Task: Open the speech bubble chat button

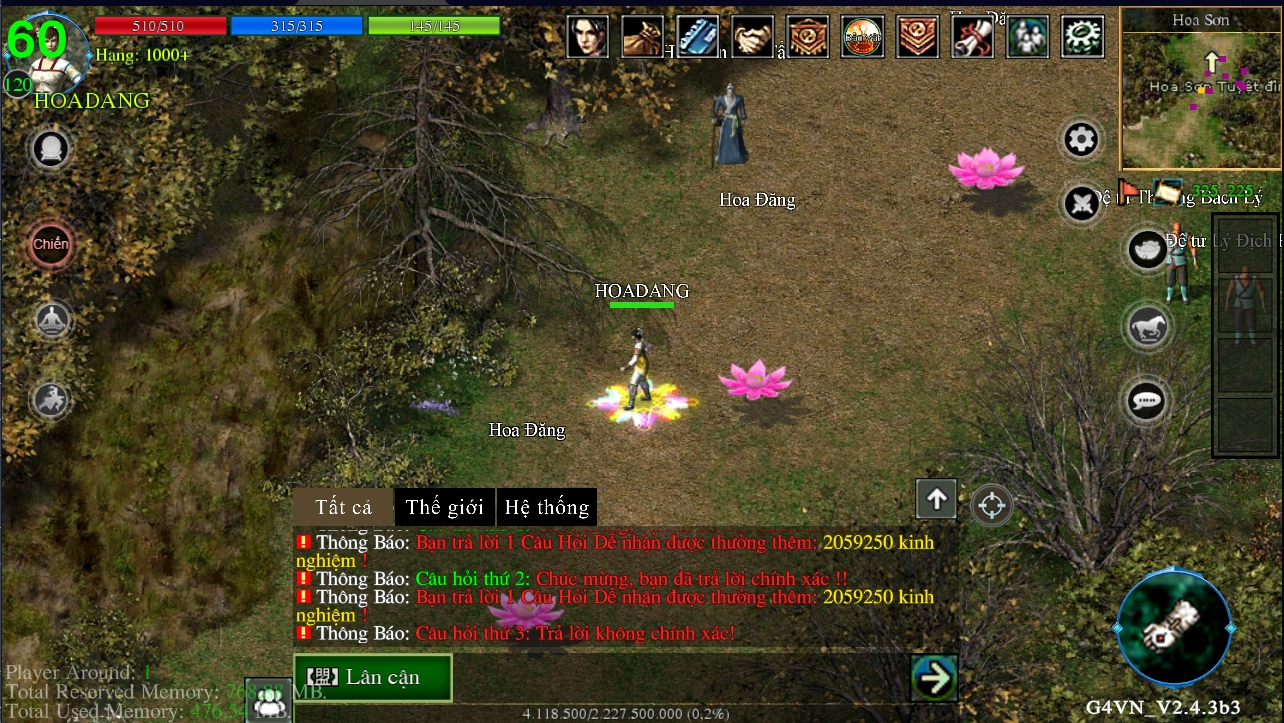Action: (x=1146, y=401)
